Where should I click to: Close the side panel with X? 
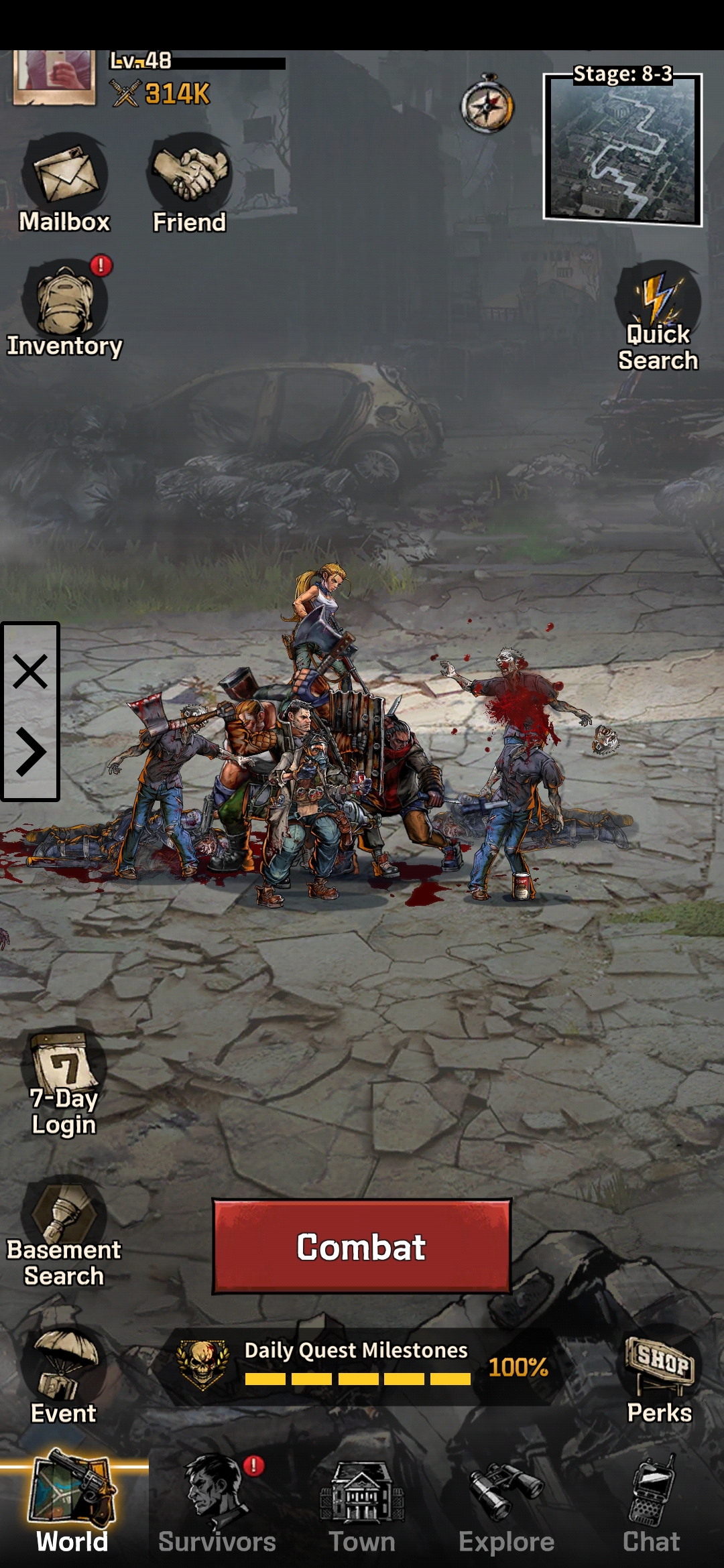(30, 671)
